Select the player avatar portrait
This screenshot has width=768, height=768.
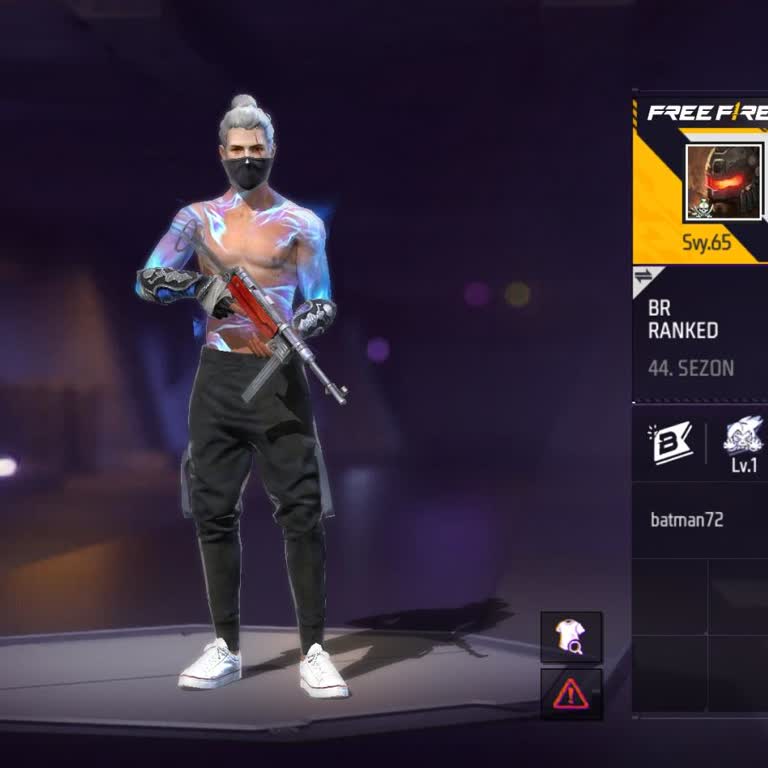(723, 182)
